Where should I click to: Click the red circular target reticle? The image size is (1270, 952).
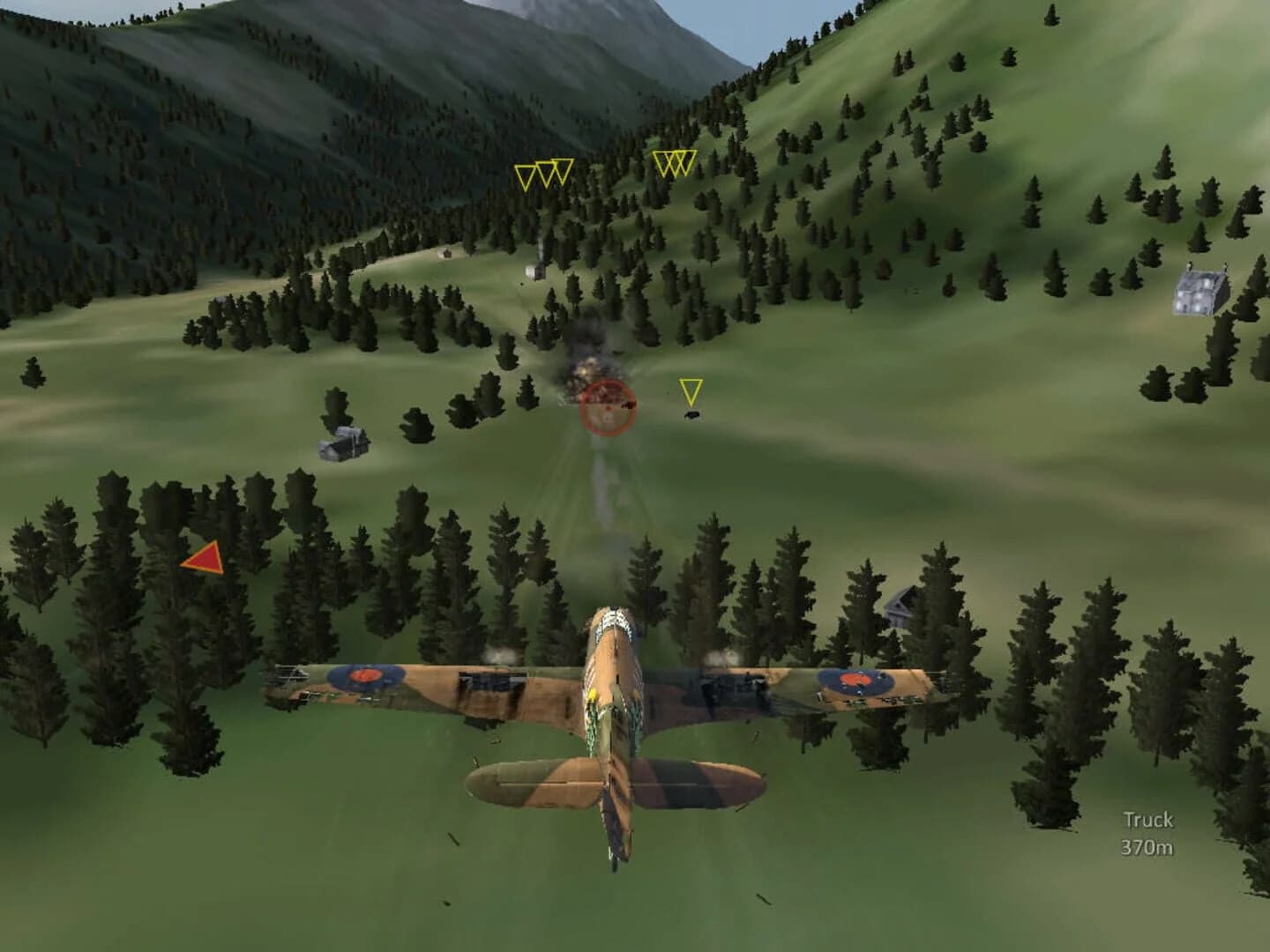607,409
